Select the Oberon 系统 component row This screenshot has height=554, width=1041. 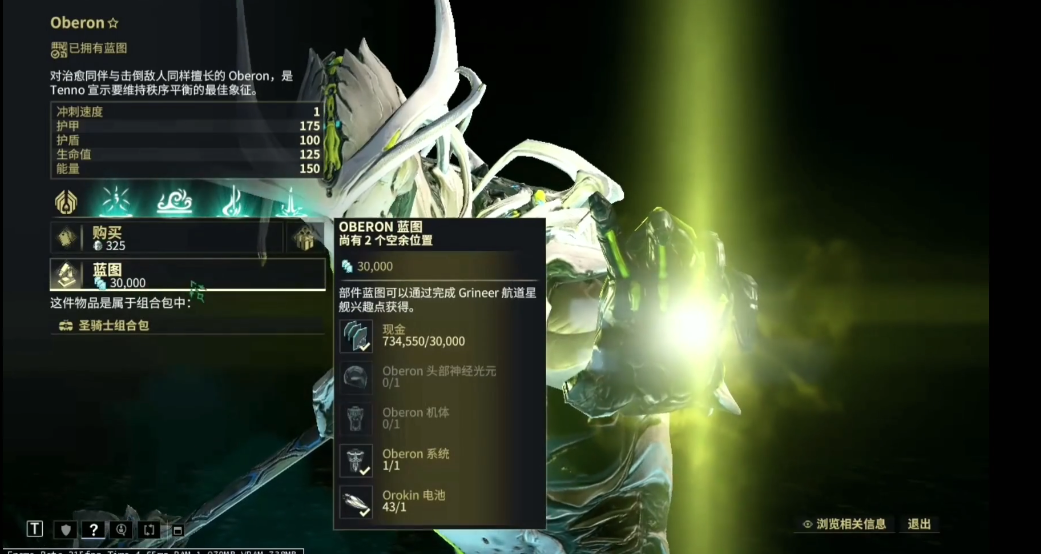(440, 460)
